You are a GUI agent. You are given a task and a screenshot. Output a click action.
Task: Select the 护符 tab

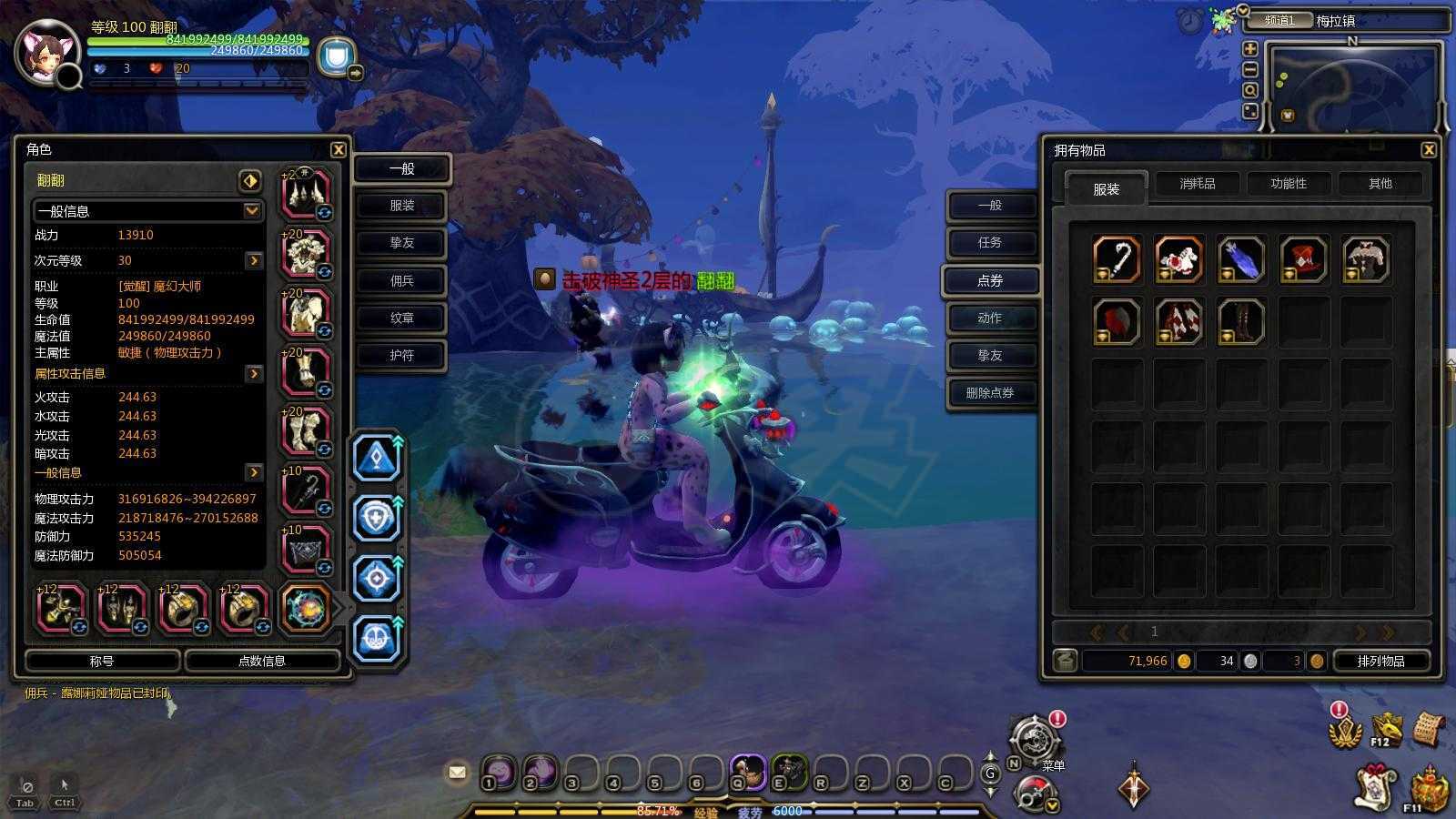[401, 356]
